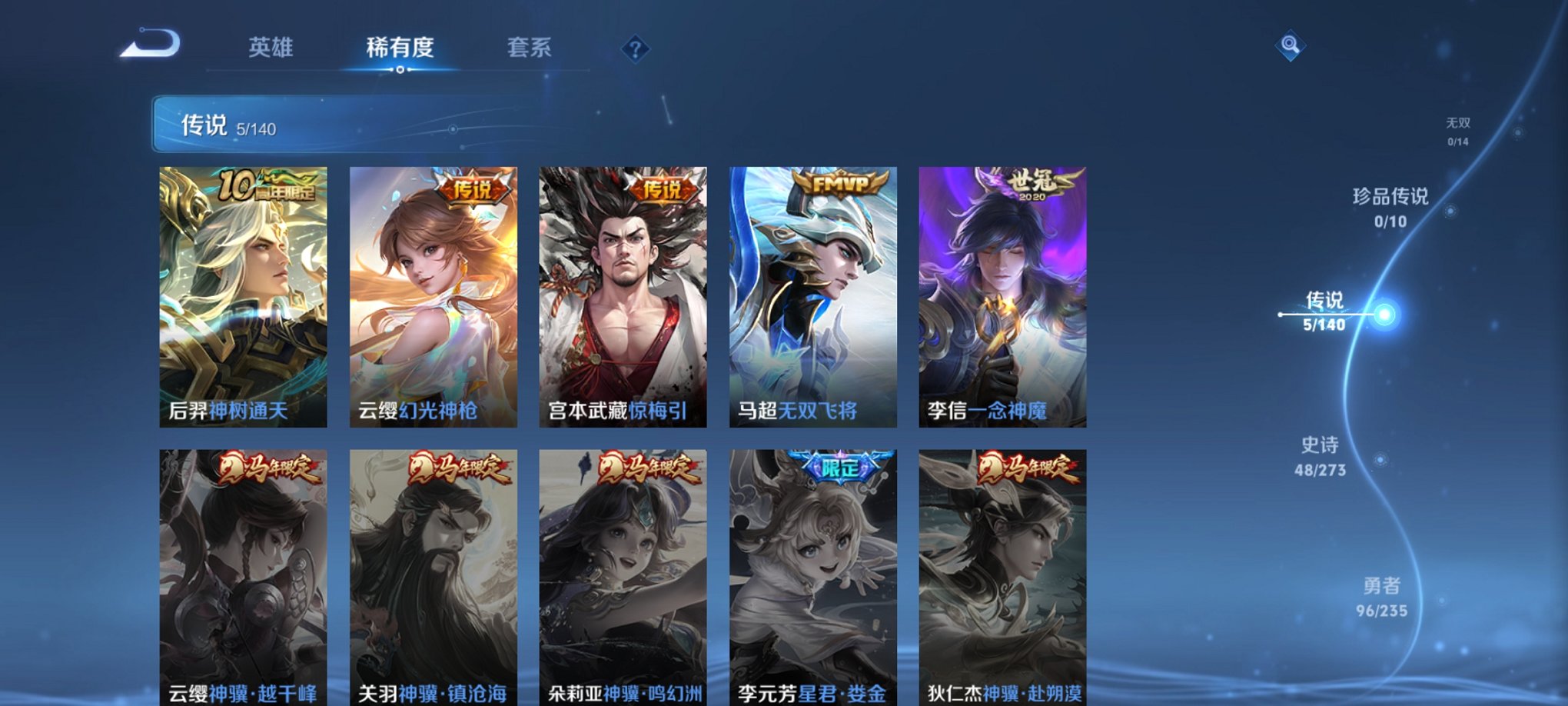Switch to the 稀有度 tab

click(399, 48)
